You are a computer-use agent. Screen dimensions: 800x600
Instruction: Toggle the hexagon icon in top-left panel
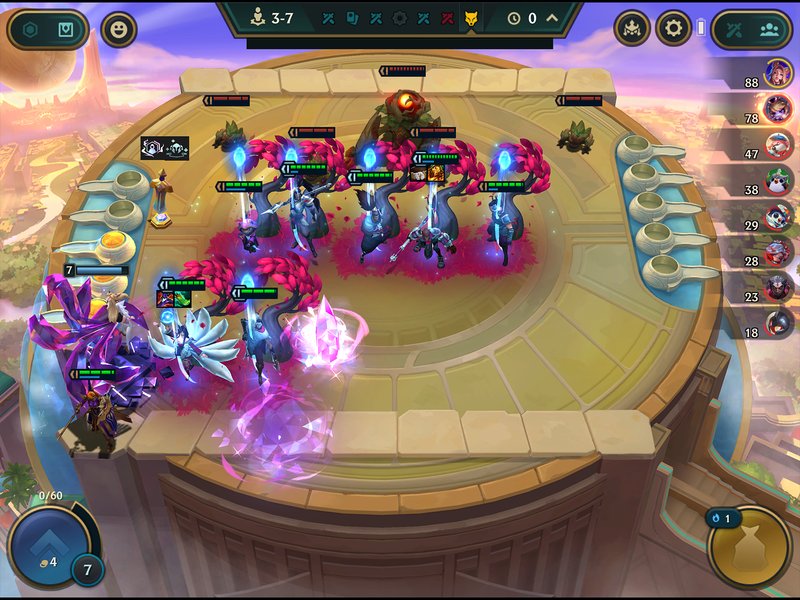click(31, 30)
